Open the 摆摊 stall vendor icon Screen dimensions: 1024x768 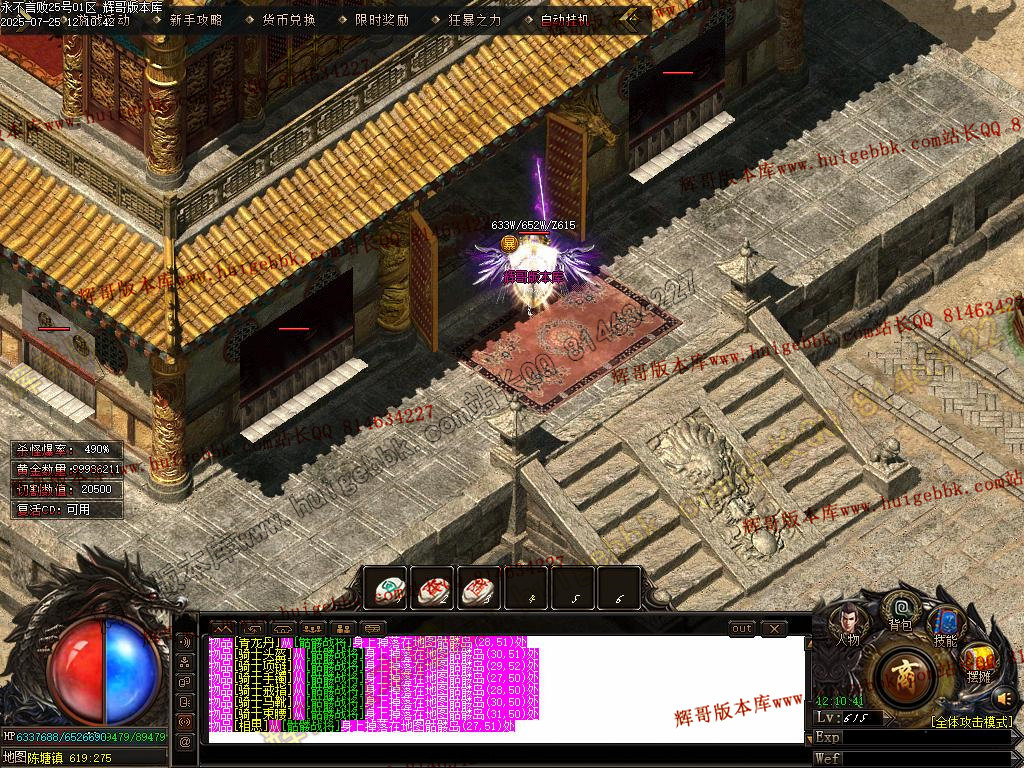[978, 662]
